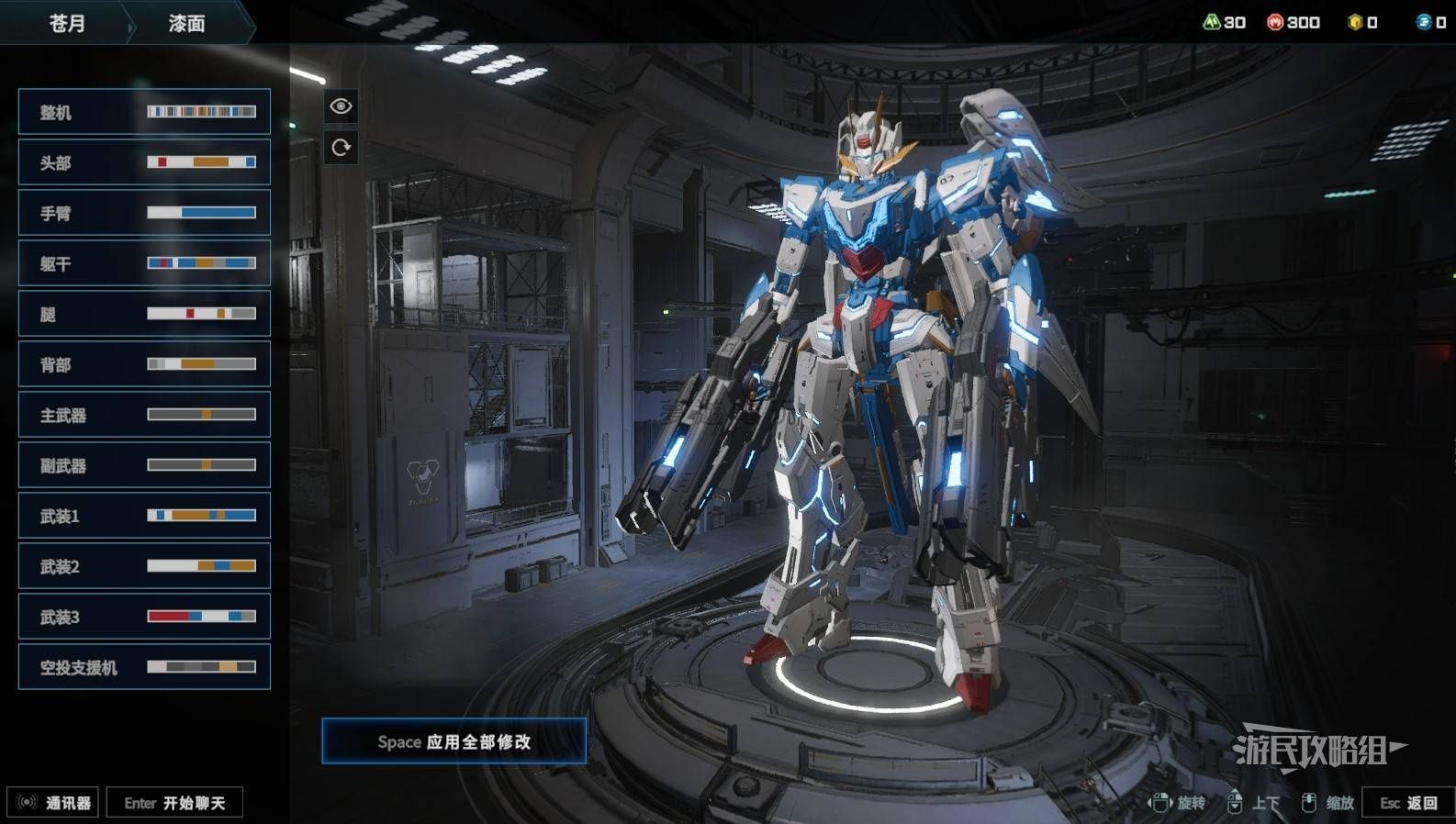Select the 整机 paint row
The height and width of the screenshot is (824, 1456).
coord(144,112)
